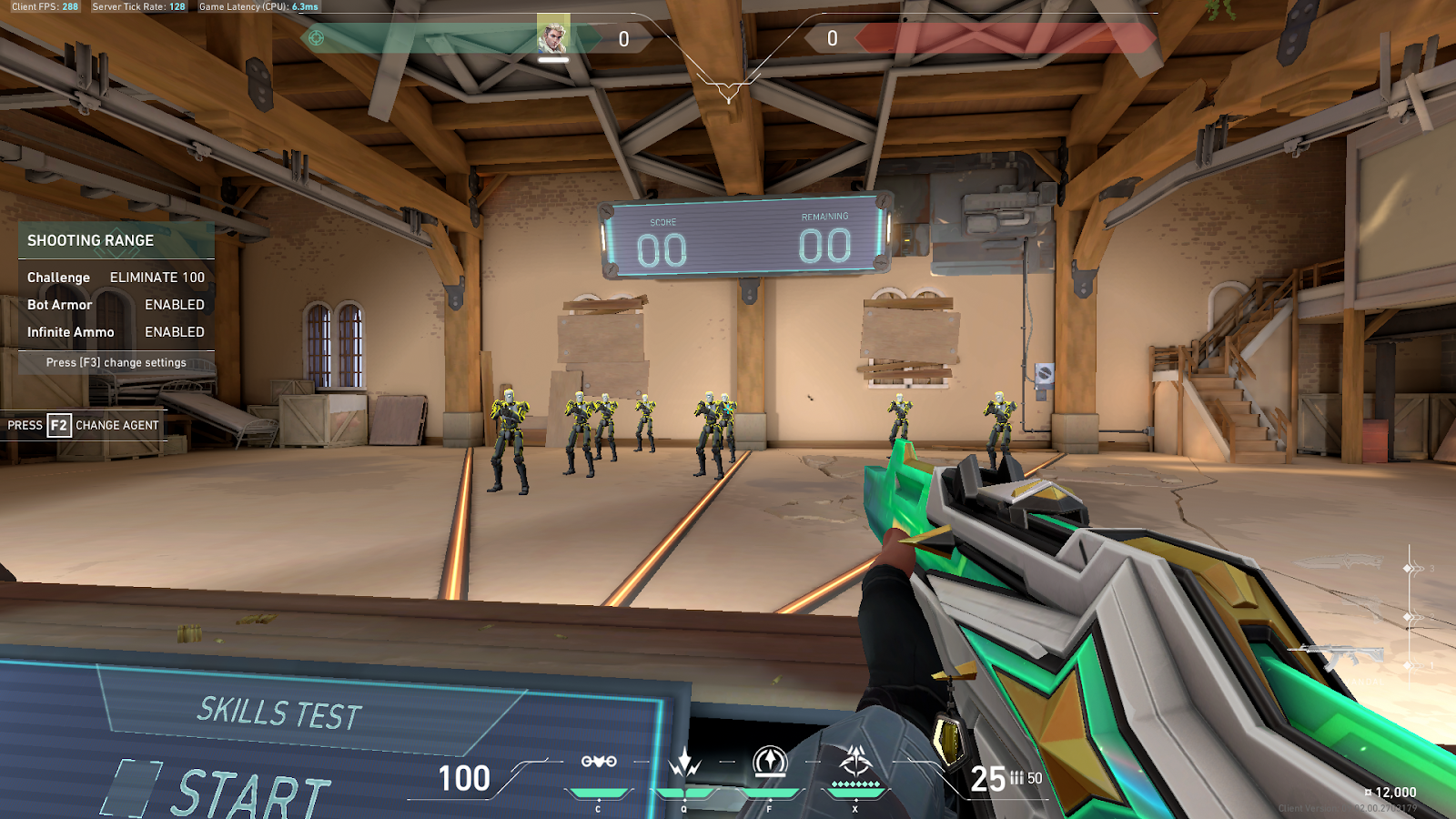Select the Vandal in the weapon list
The image size is (1456, 819).
click(x=1336, y=653)
